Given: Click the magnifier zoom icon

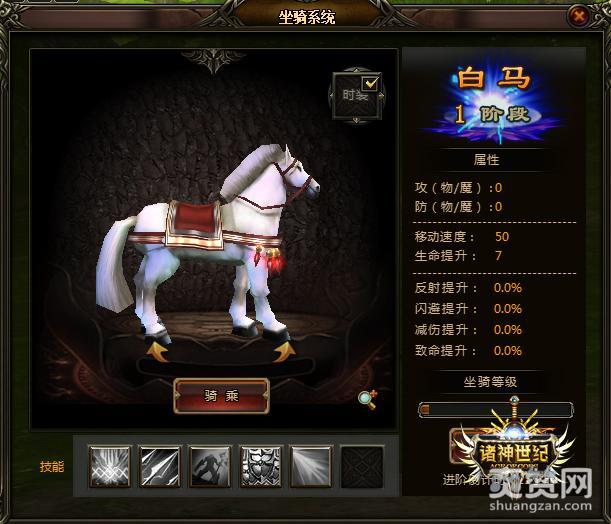Looking at the screenshot, I should [367, 398].
